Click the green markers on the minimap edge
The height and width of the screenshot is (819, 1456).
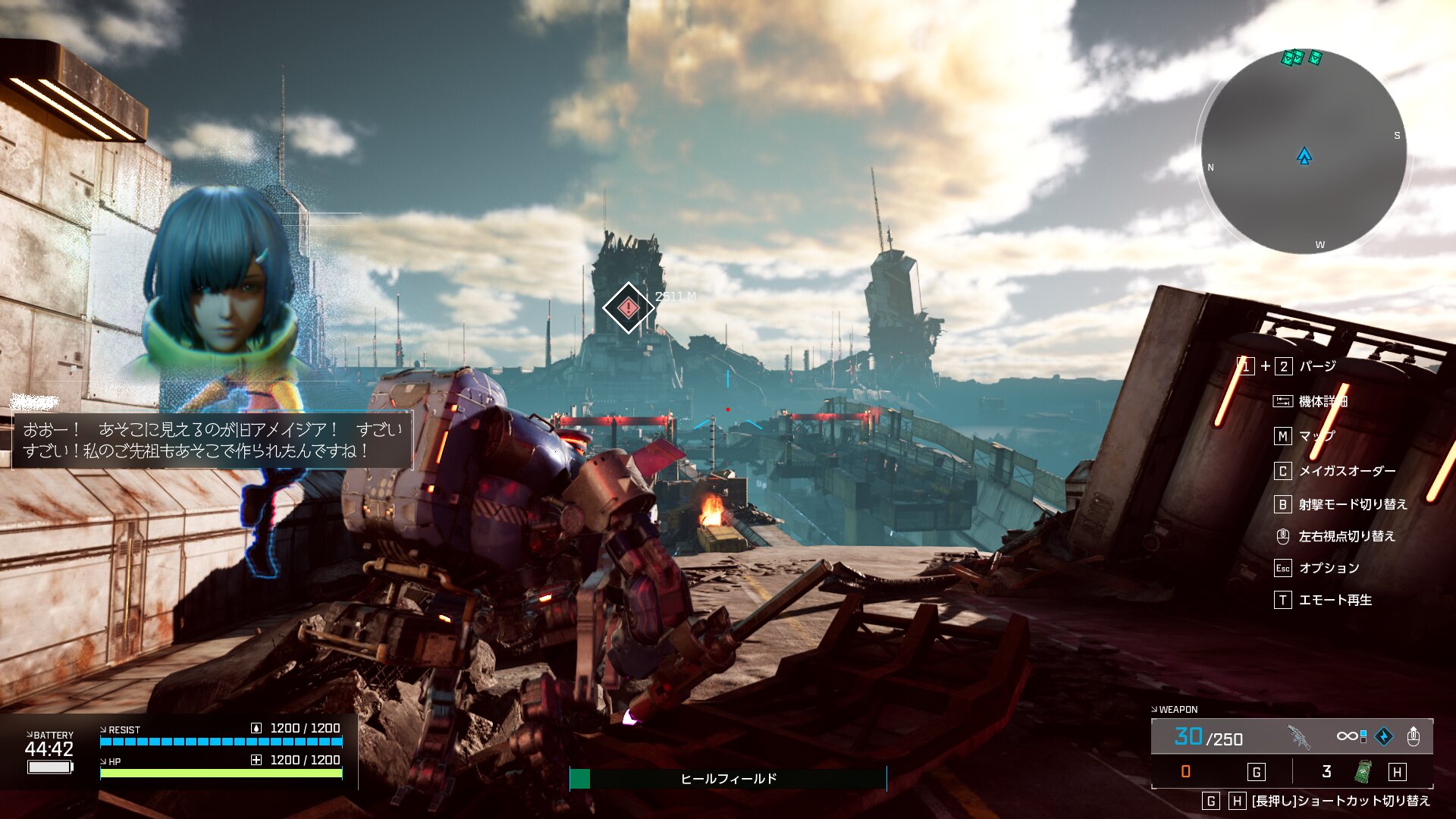pos(1300,58)
